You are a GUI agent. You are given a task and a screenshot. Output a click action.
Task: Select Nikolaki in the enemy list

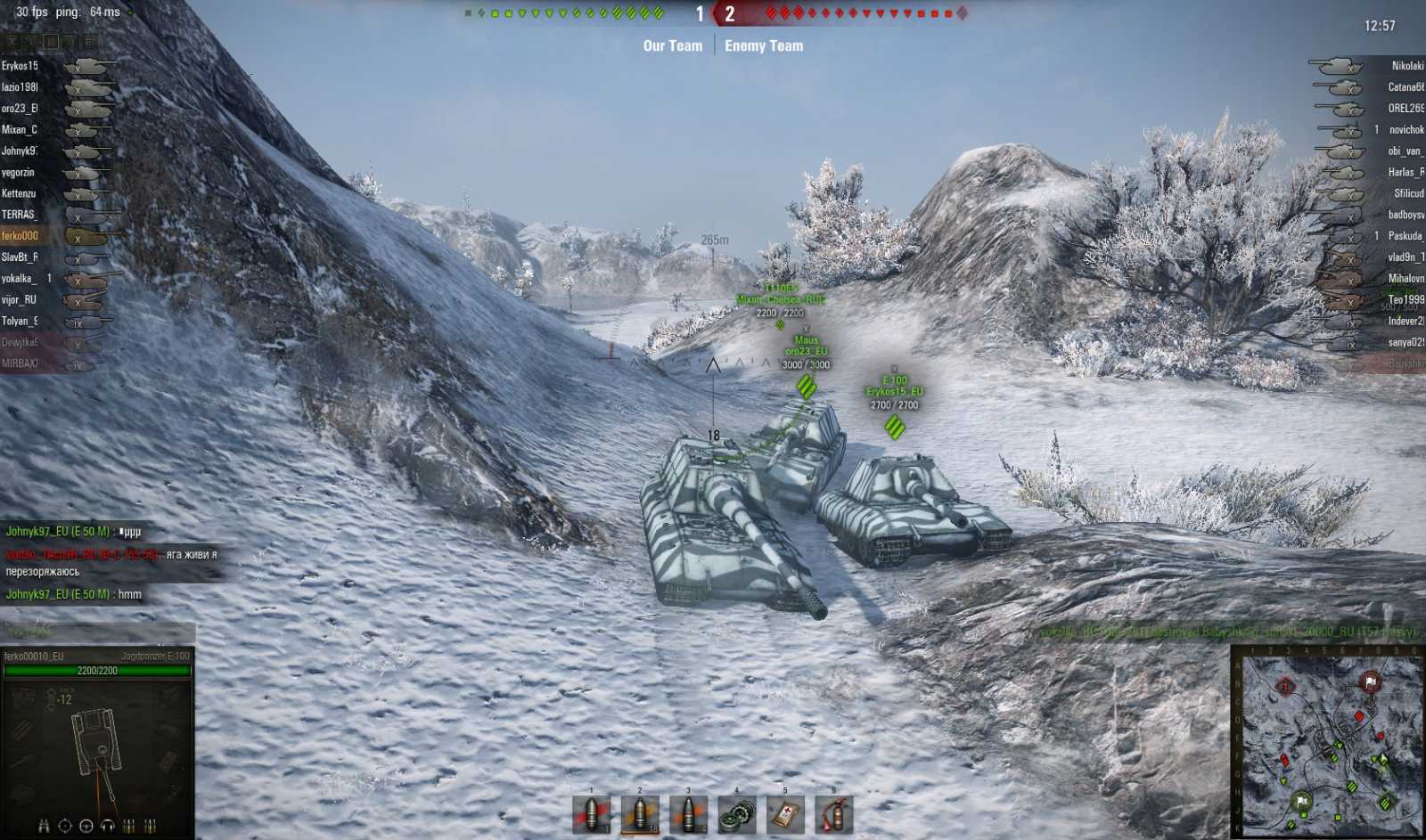tap(1406, 66)
